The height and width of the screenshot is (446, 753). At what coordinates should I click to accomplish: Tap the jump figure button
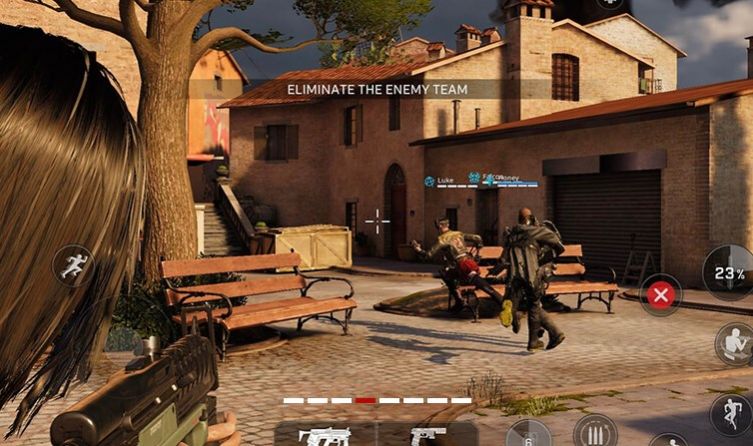[x=731, y=414]
